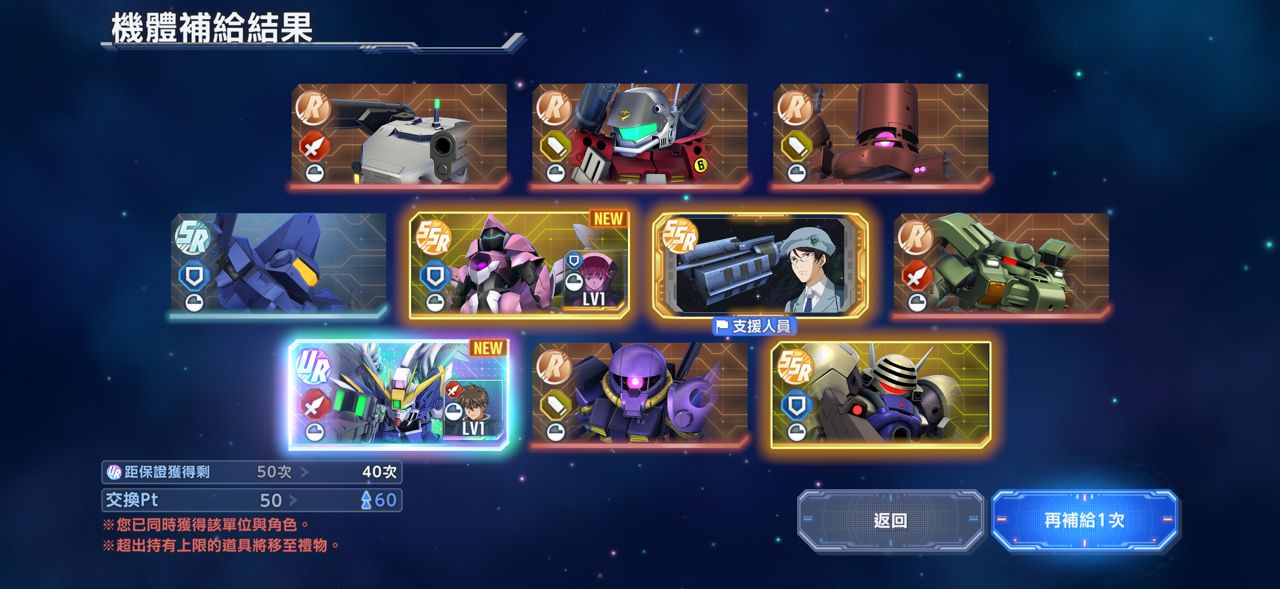Select the R purple Zaku card
The image size is (1280, 589).
point(640,394)
